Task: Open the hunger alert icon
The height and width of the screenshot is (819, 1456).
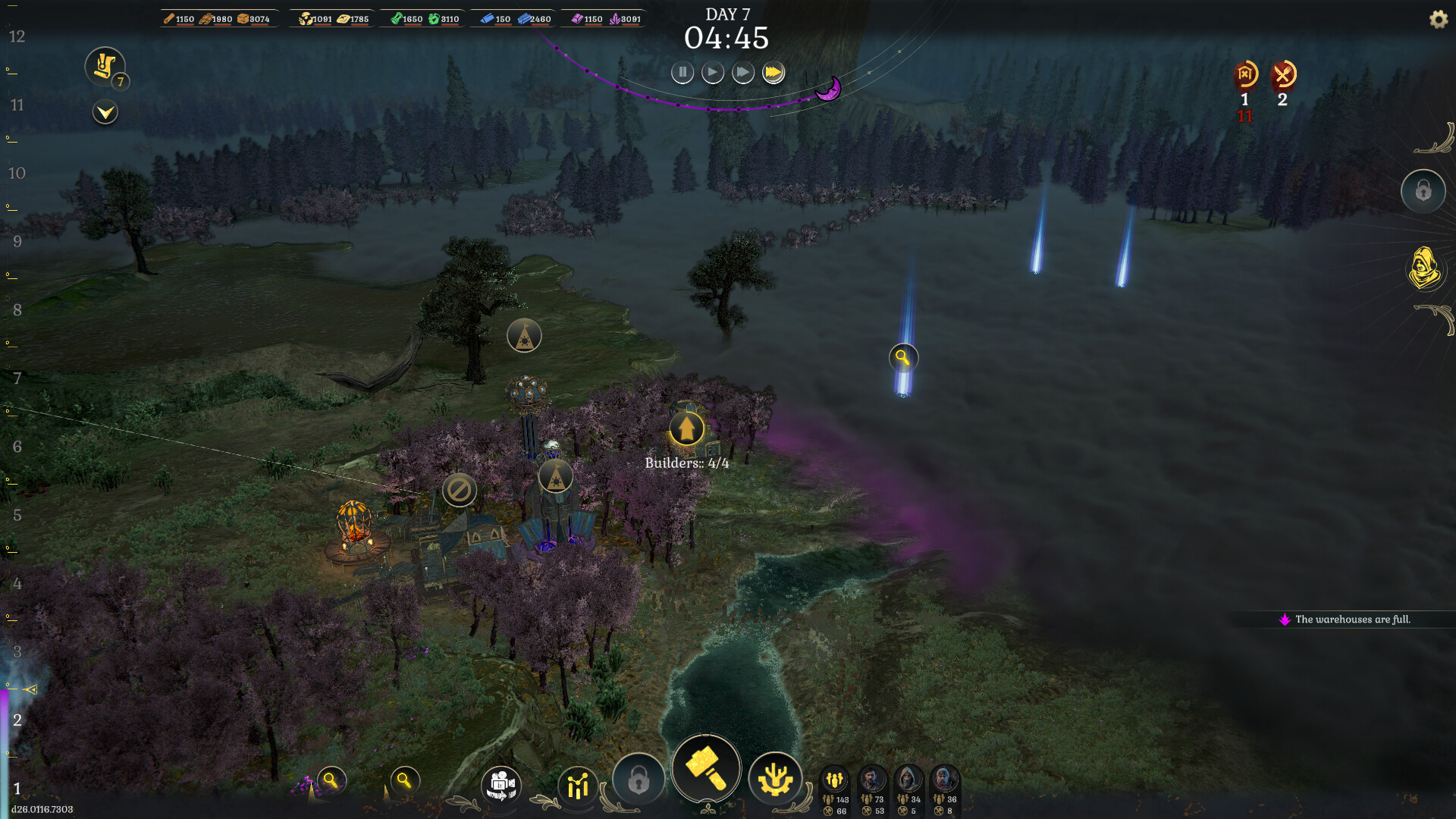Action: [x=1283, y=75]
